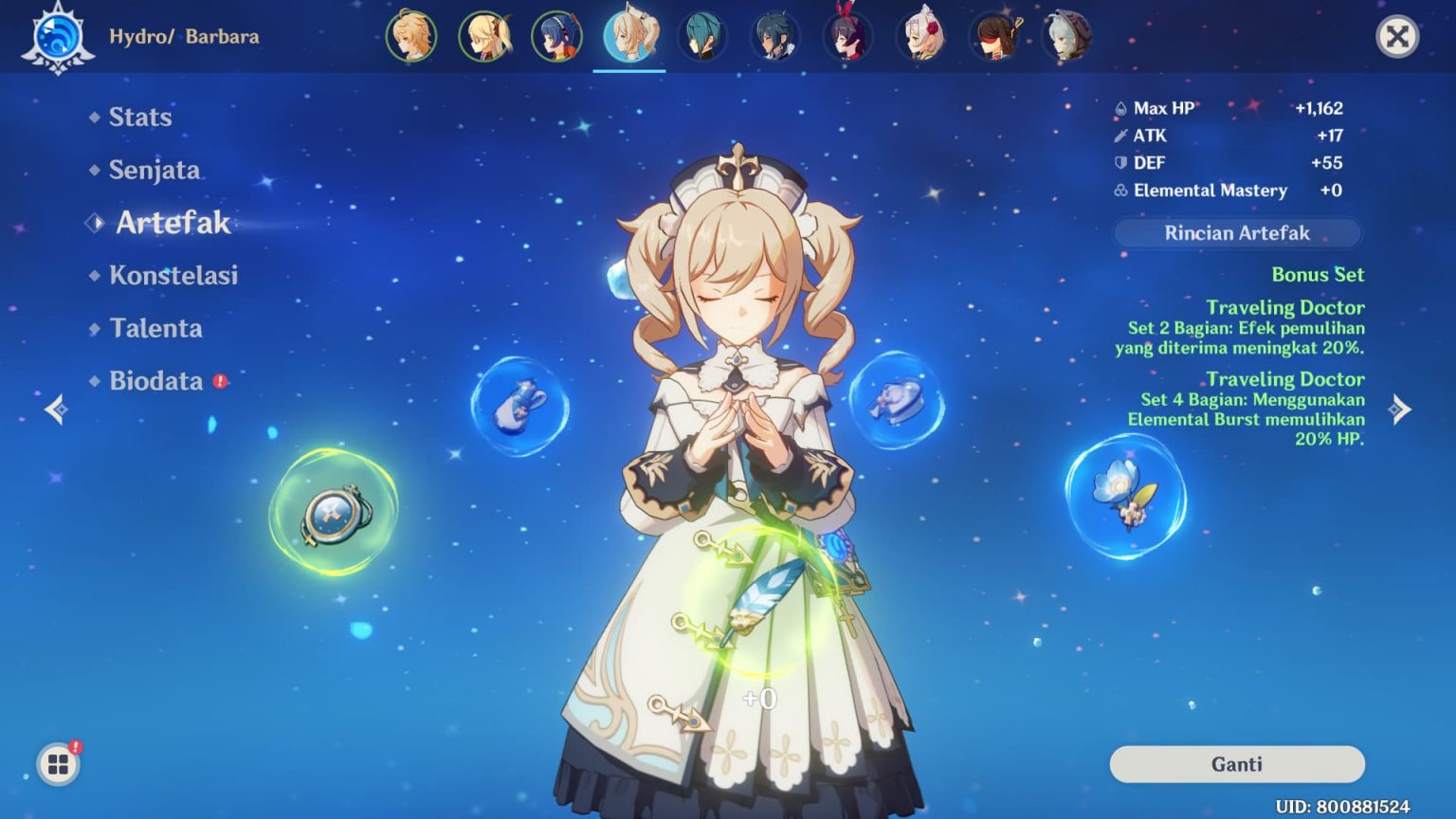The height and width of the screenshot is (819, 1456).
Task: Open the Konstelasi section
Action: coord(176,276)
